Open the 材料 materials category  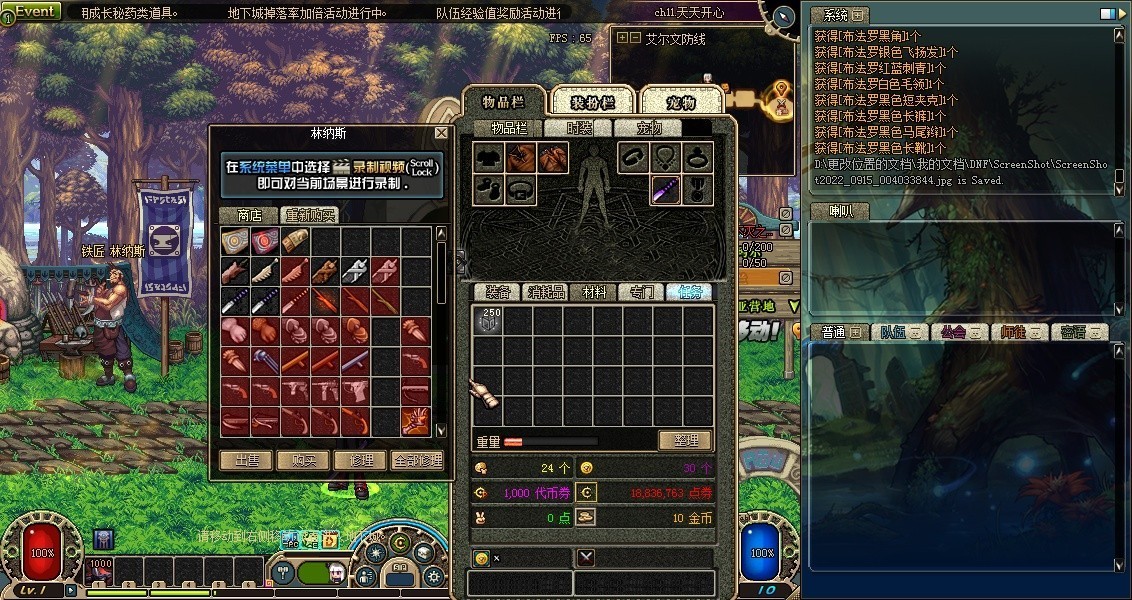point(594,292)
